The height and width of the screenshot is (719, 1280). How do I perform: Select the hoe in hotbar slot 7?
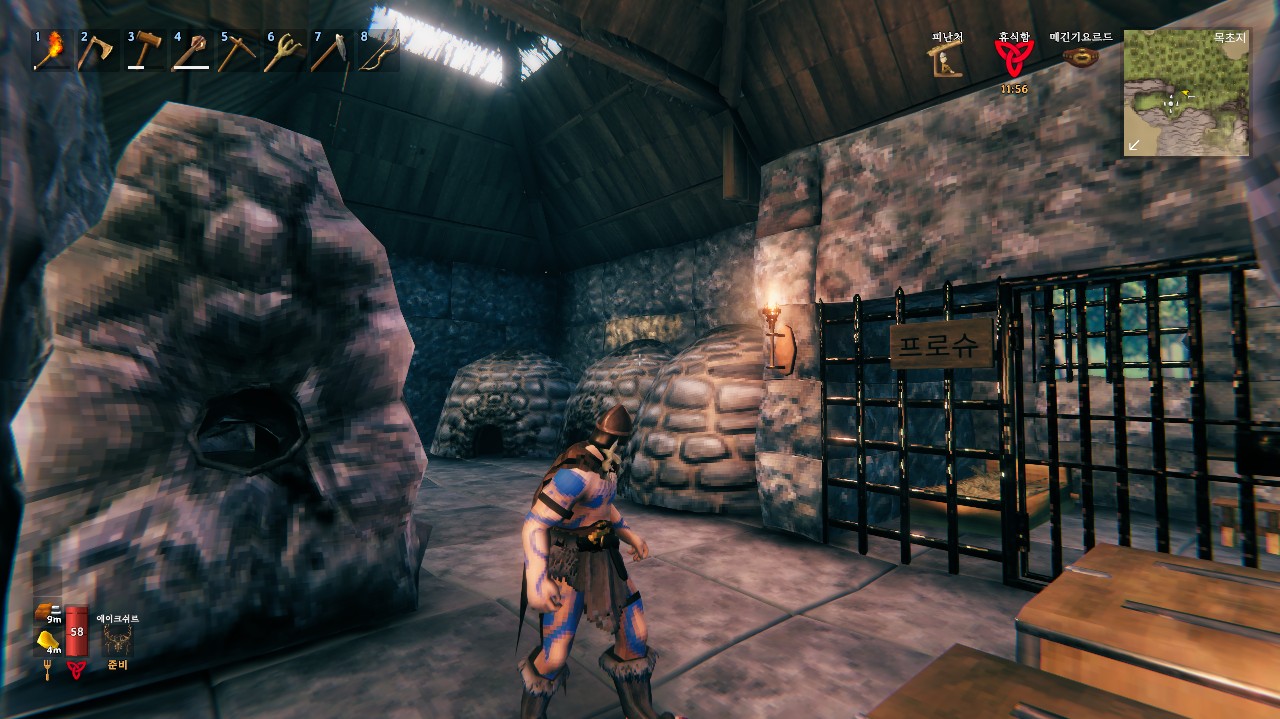(x=330, y=50)
